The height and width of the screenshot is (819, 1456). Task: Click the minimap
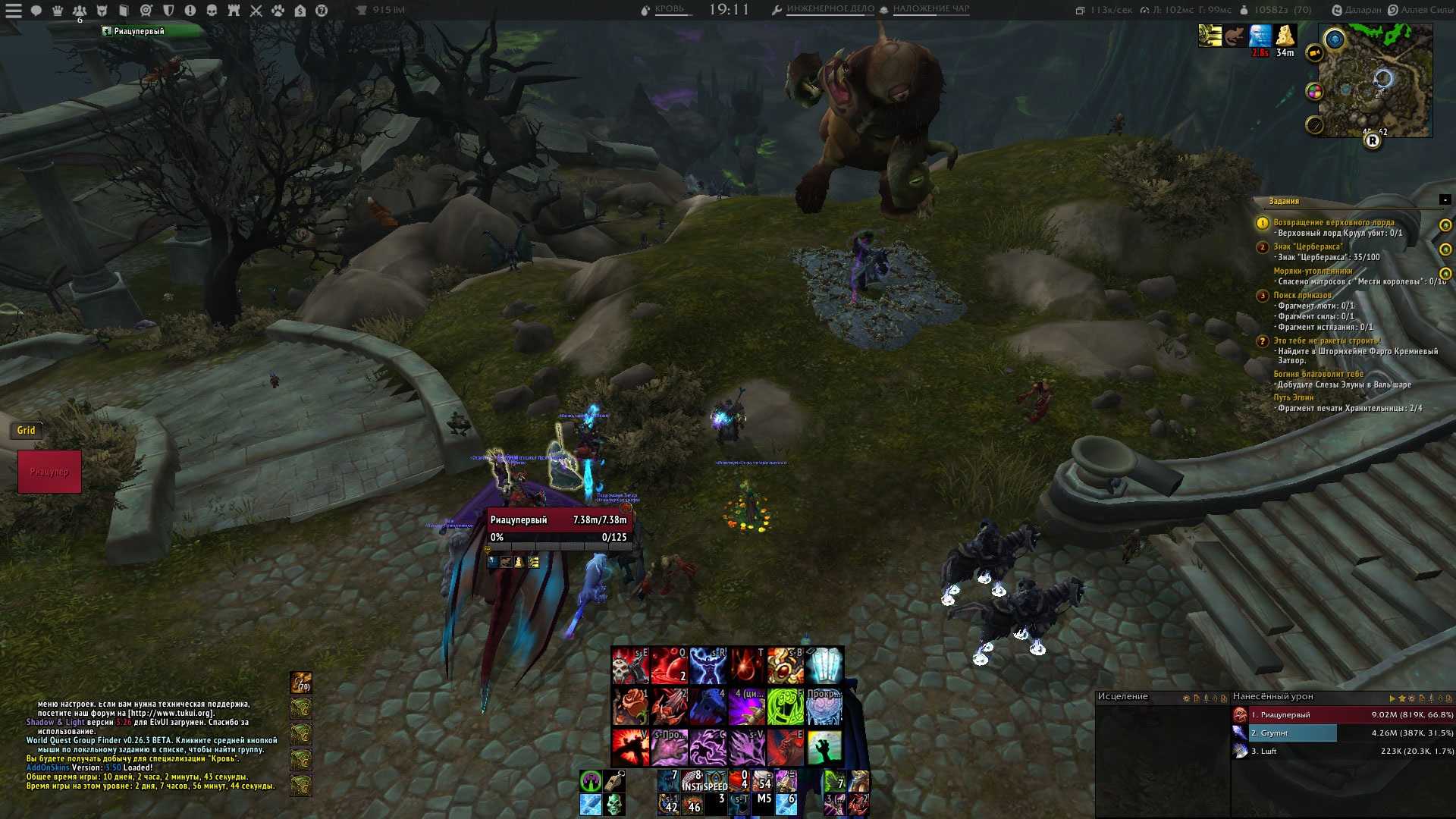coord(1375,80)
